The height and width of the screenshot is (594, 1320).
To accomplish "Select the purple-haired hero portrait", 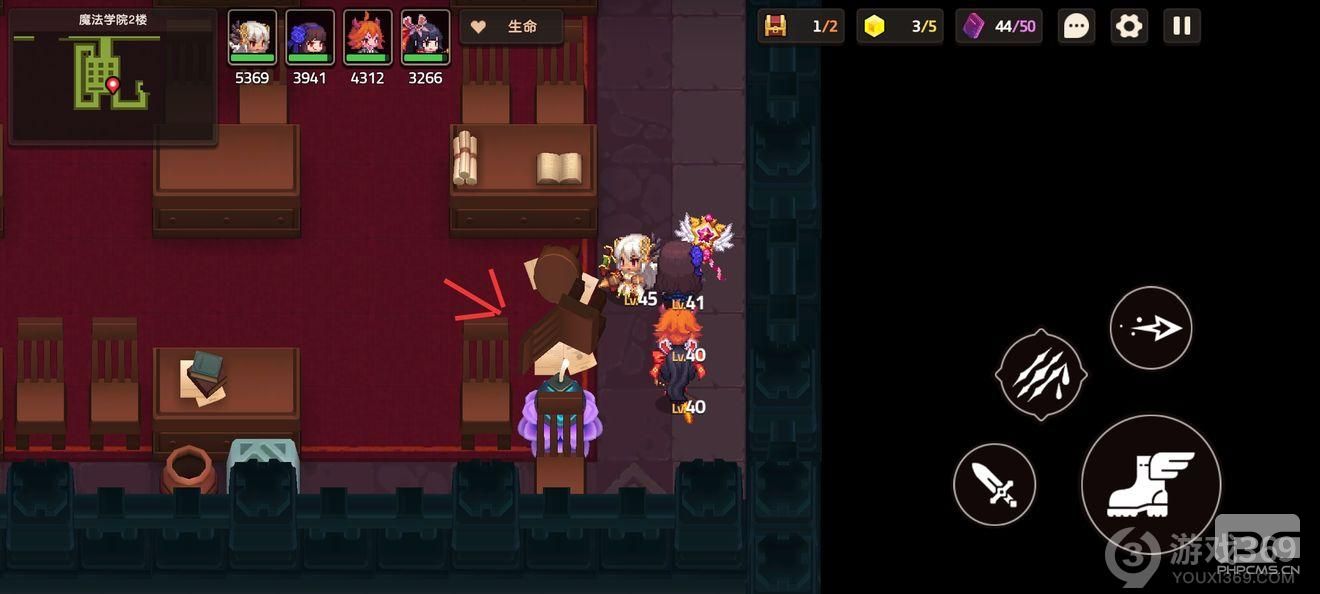I will (x=310, y=38).
